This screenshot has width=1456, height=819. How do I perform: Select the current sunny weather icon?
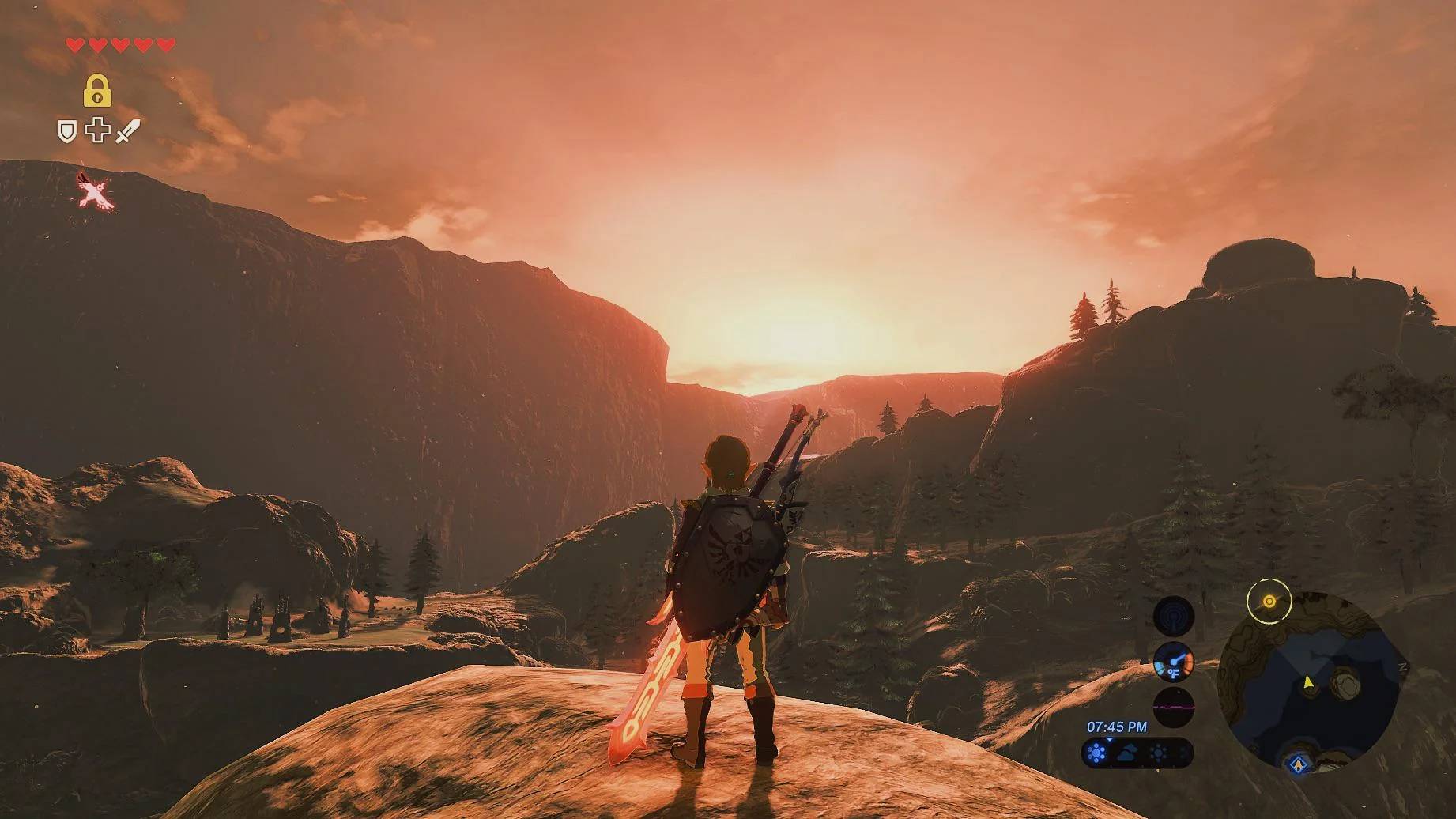pos(1096,753)
